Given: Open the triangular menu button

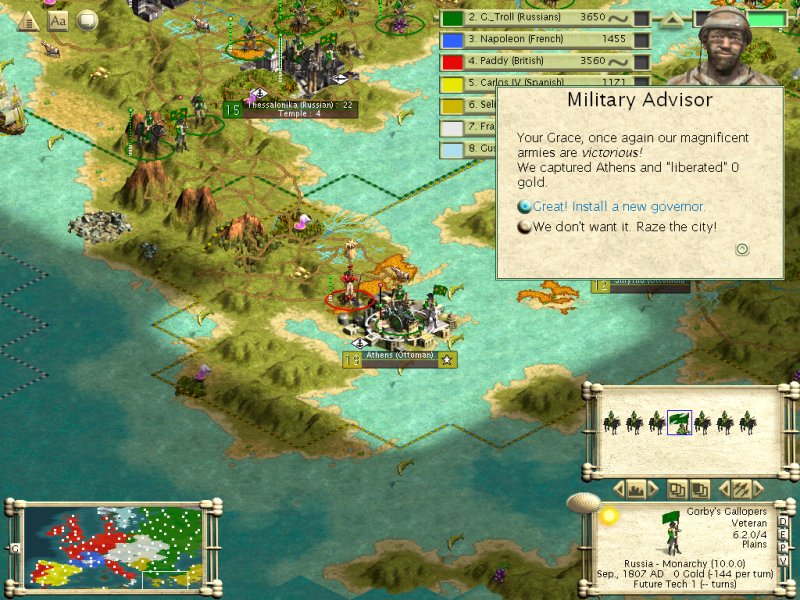Looking at the screenshot, I should [27, 20].
